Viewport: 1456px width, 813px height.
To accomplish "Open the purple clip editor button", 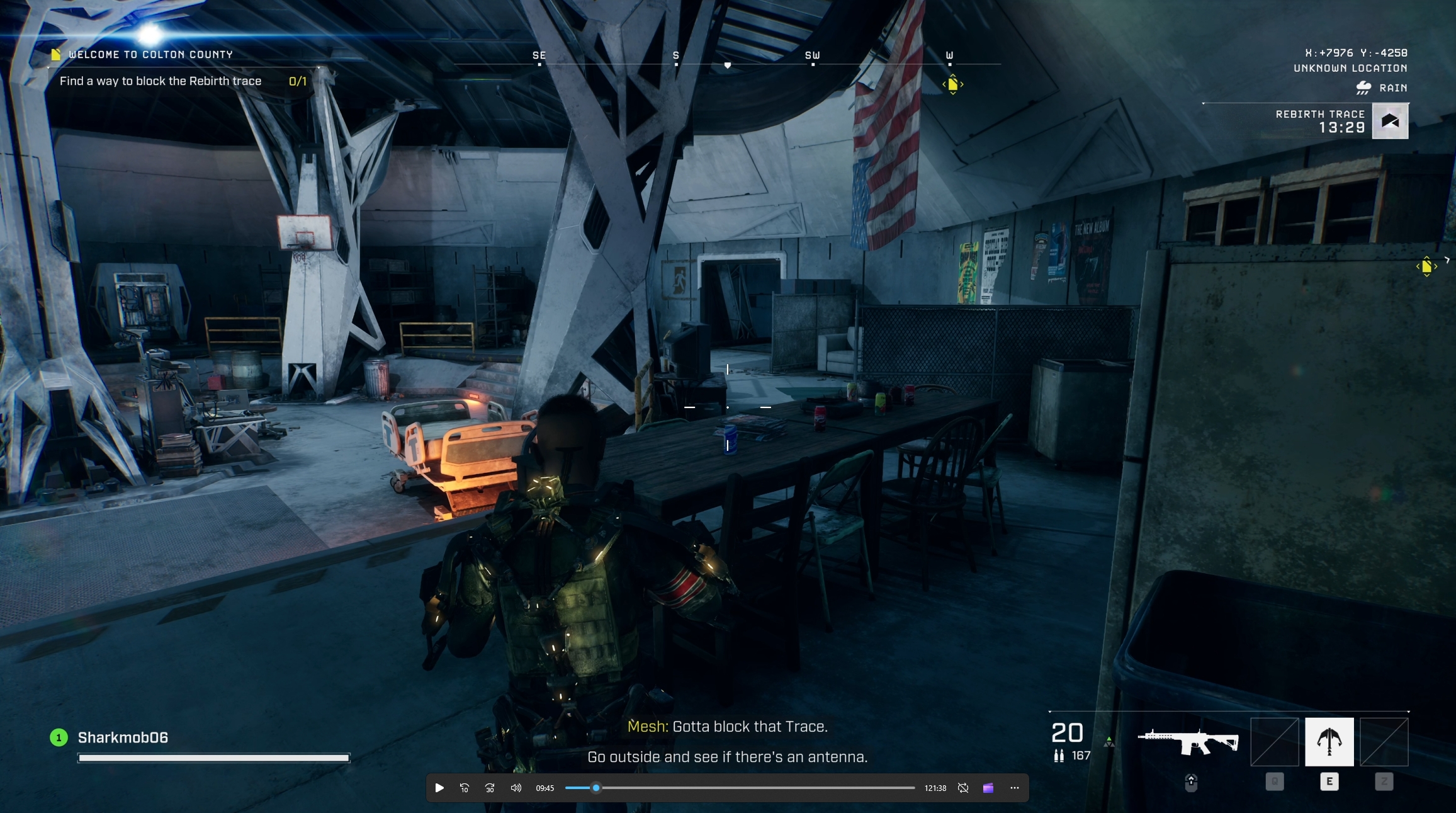I will pos(988,788).
